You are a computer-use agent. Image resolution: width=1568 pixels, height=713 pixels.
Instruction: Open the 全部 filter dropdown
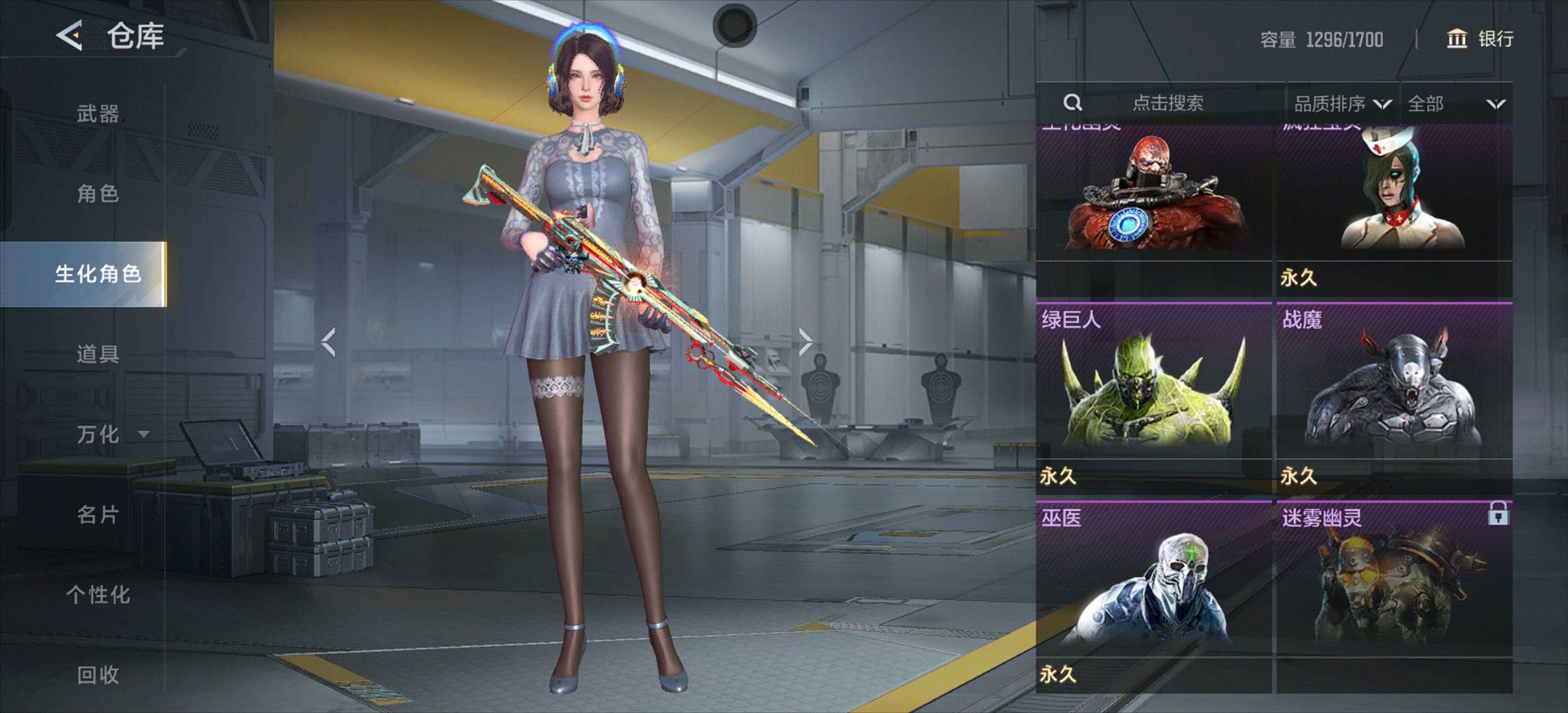pos(1455,104)
